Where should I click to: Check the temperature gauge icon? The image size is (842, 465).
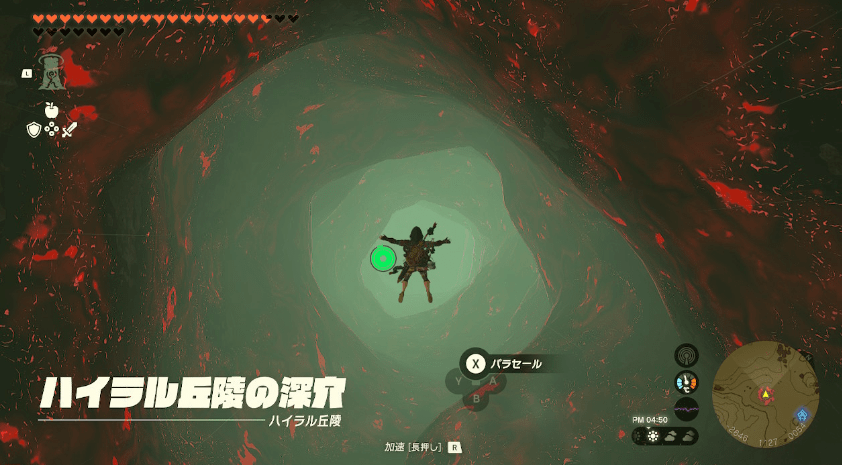pos(686,382)
